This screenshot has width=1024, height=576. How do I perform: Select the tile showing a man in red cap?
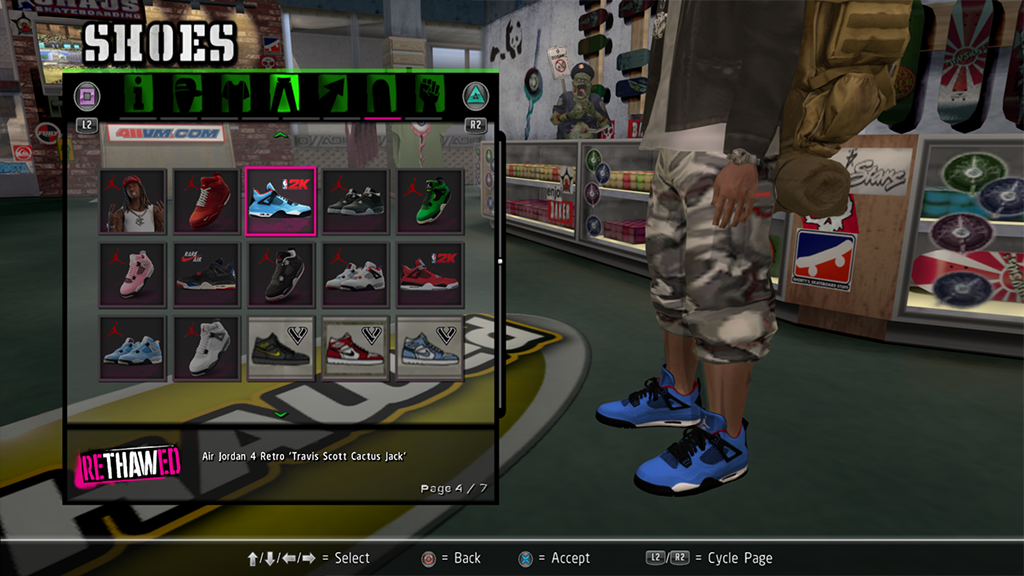coord(132,201)
